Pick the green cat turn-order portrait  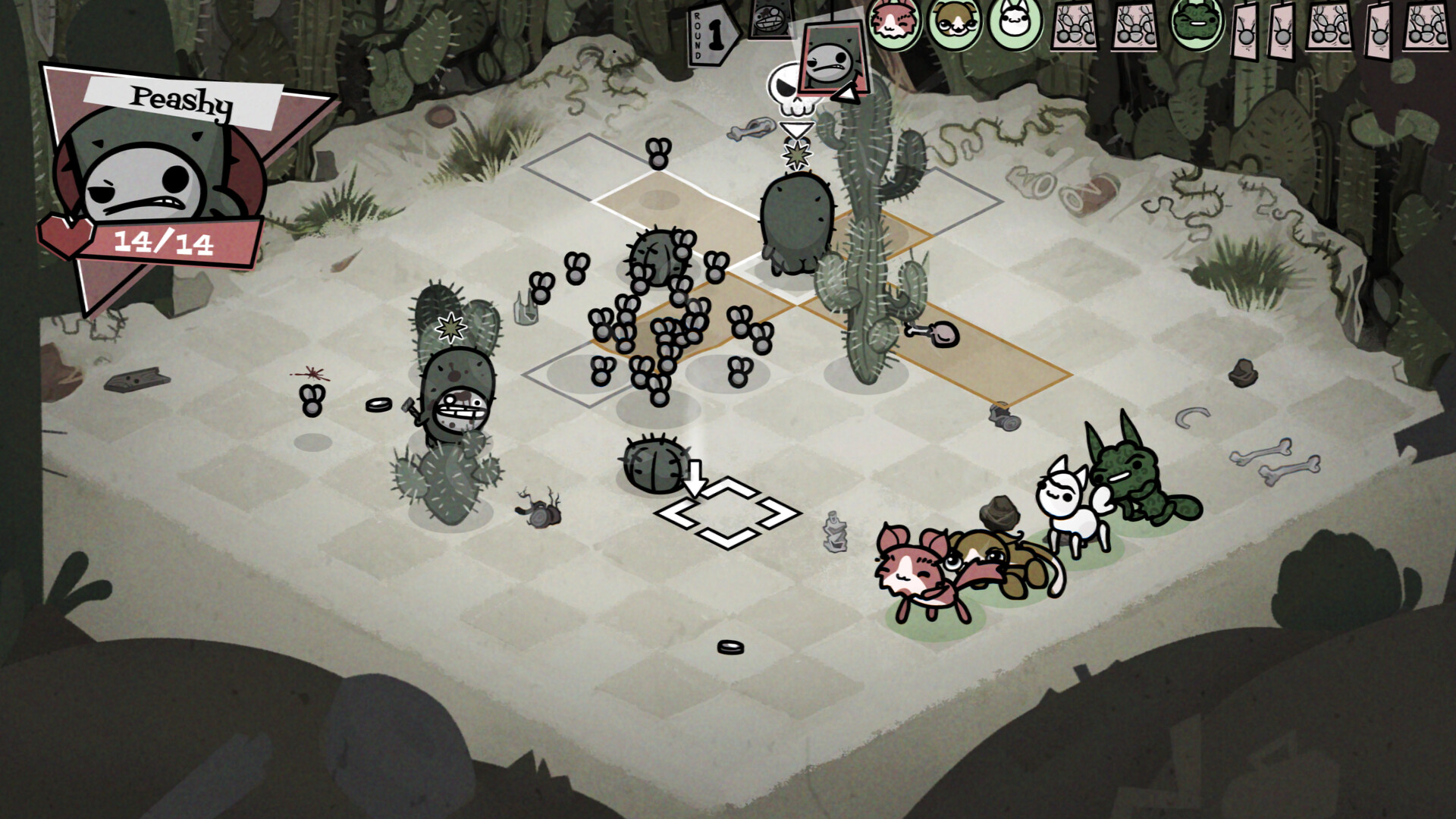[x=1196, y=23]
